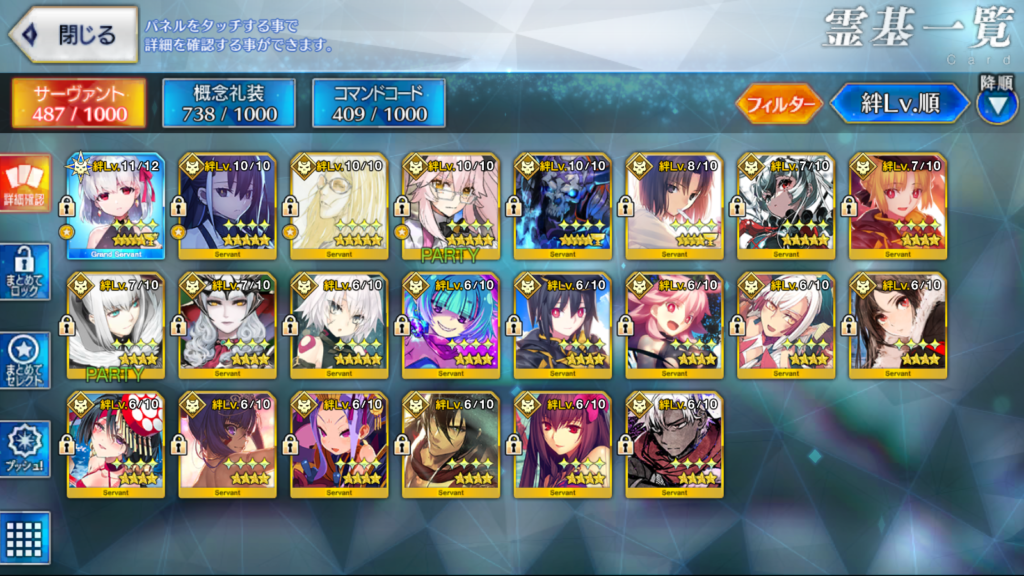Choose the dark-skinned white-haired servant card
The image size is (1024, 576).
674,444
